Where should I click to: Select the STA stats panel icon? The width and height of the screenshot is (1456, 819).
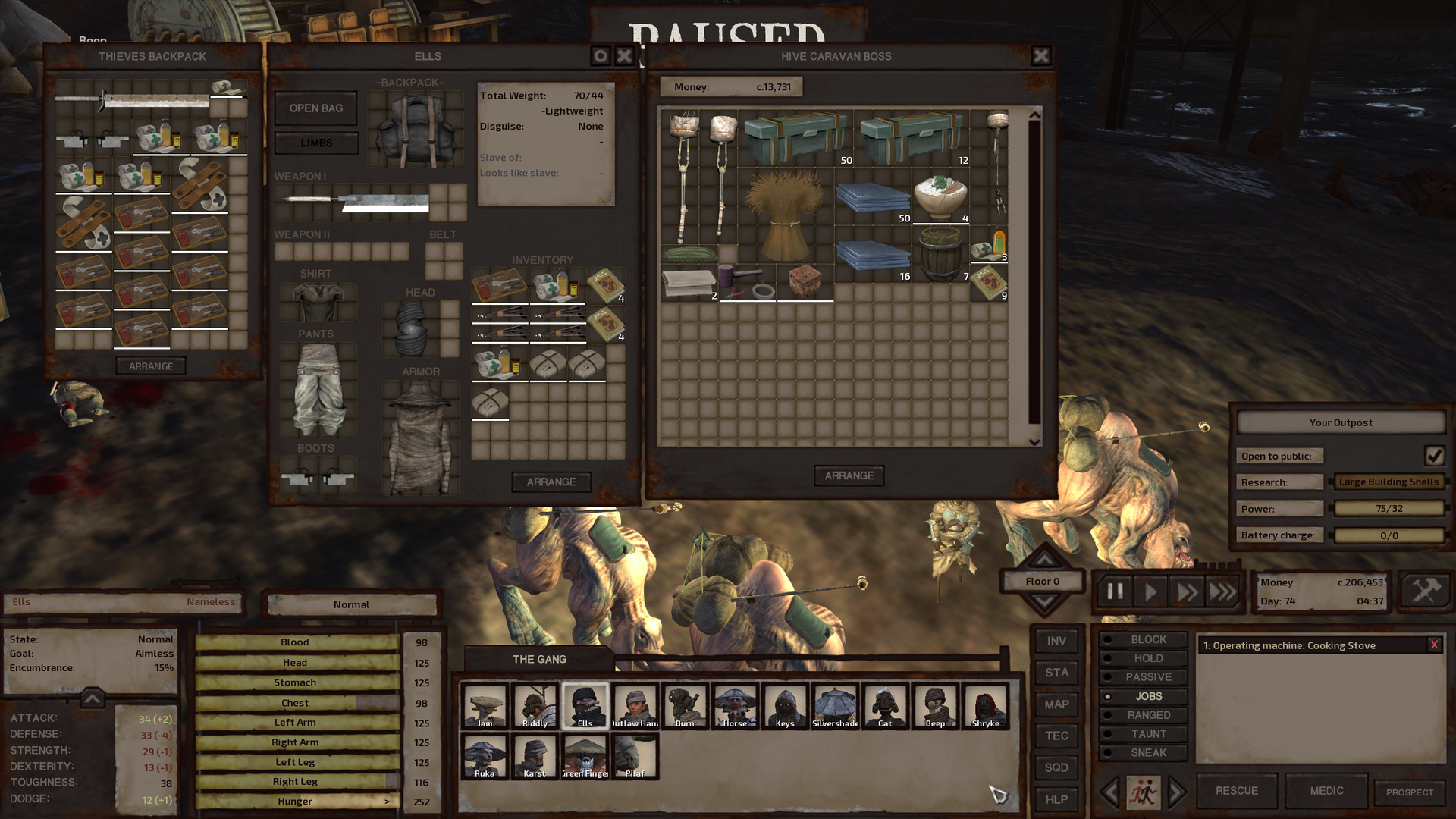pyautogui.click(x=1056, y=673)
